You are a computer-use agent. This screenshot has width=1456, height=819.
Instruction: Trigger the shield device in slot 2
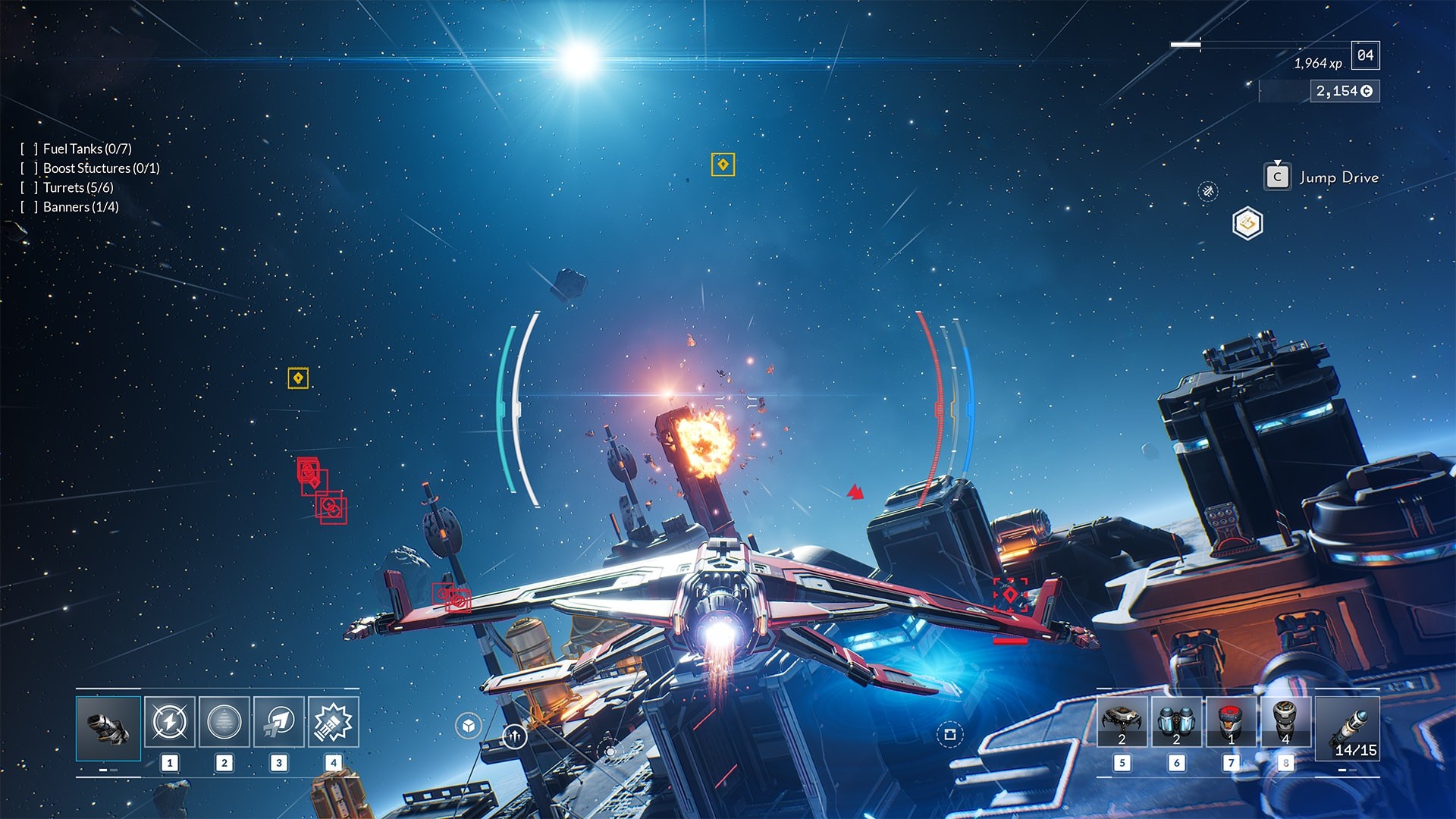224,723
